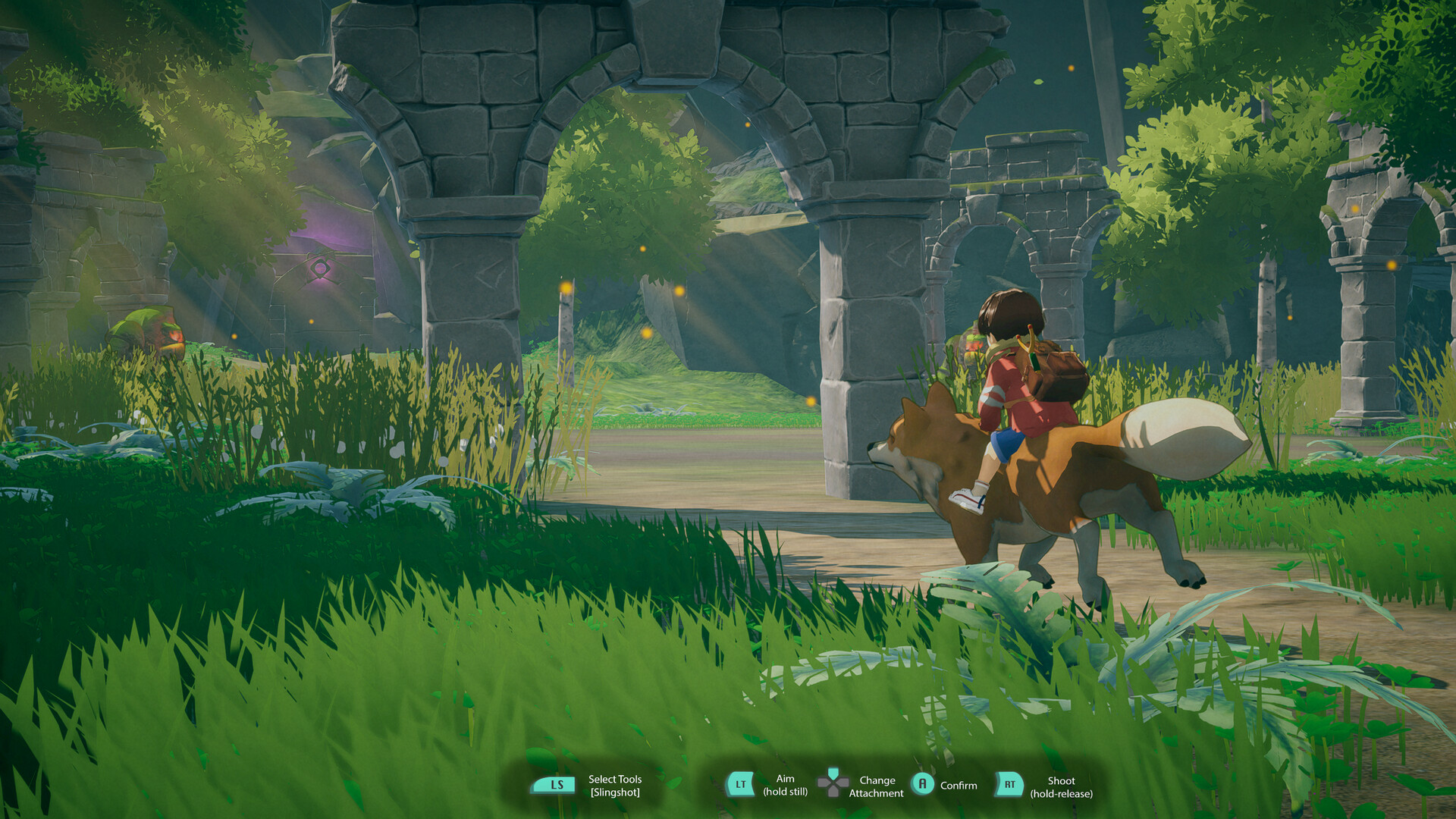Toggle the Slingshot tool via Select Tools prompt
Screen dimensions: 1456x819
click(614, 786)
